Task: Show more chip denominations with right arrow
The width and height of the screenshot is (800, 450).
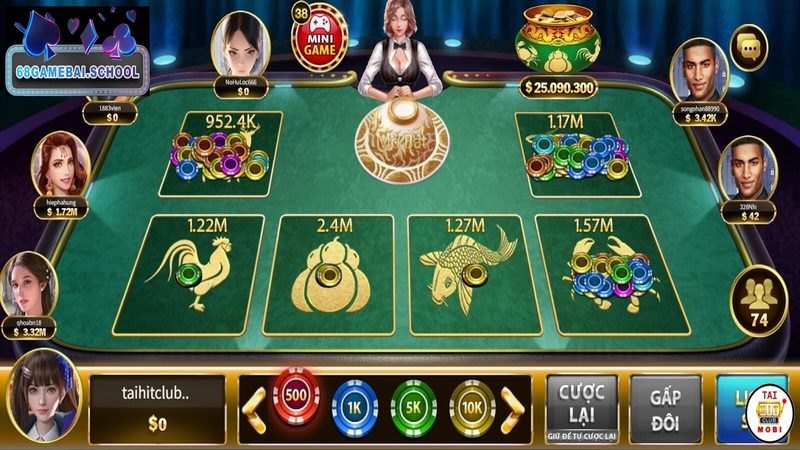Action: click(512, 406)
